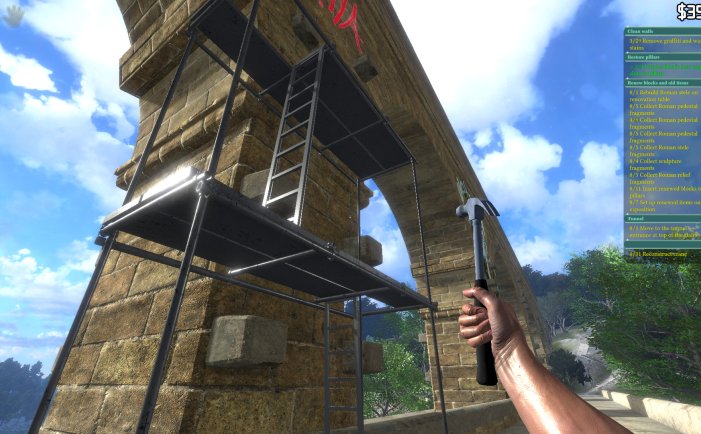Select the Clean walls objective header
Screen dimensions: 701x434
tap(640, 32)
